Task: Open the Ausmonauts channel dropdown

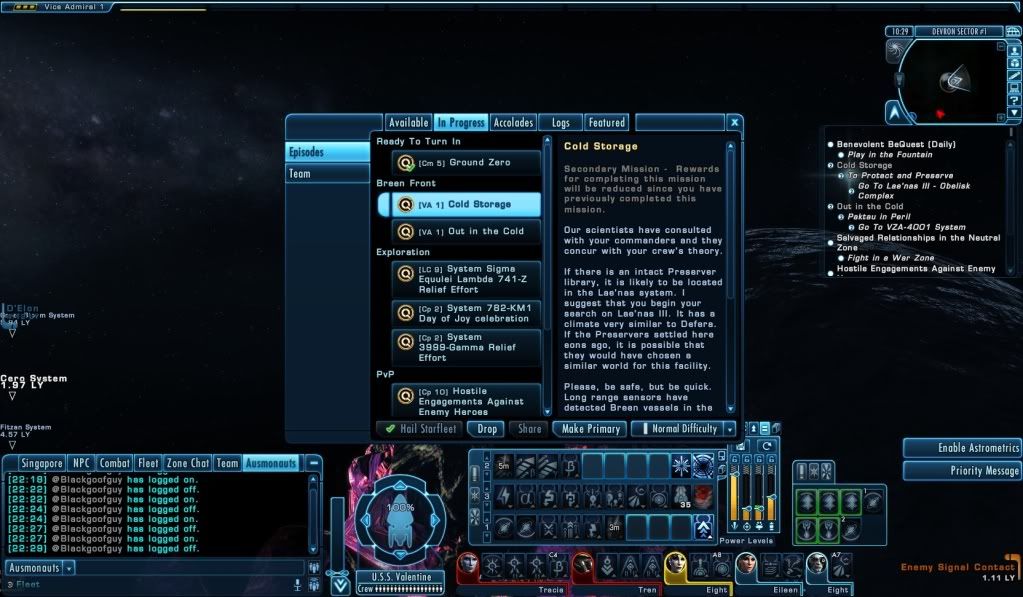Action: [70, 568]
